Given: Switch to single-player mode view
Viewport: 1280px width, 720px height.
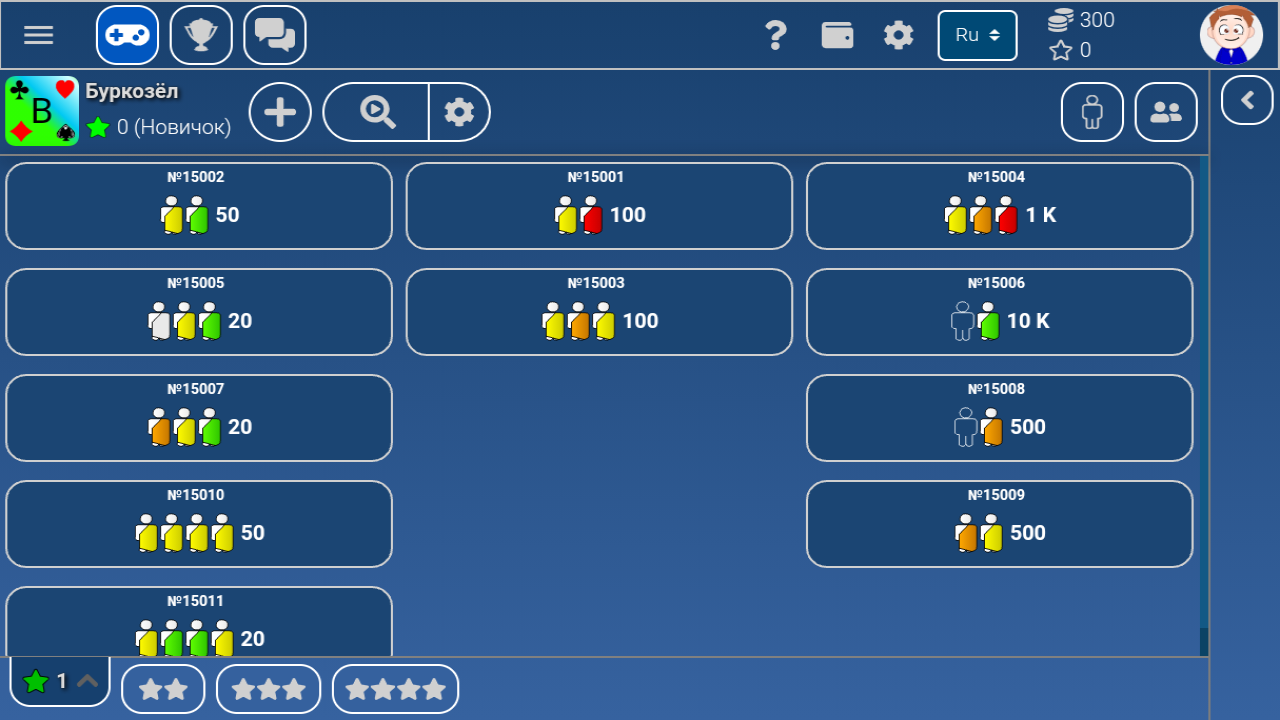Looking at the screenshot, I should click(x=1091, y=112).
